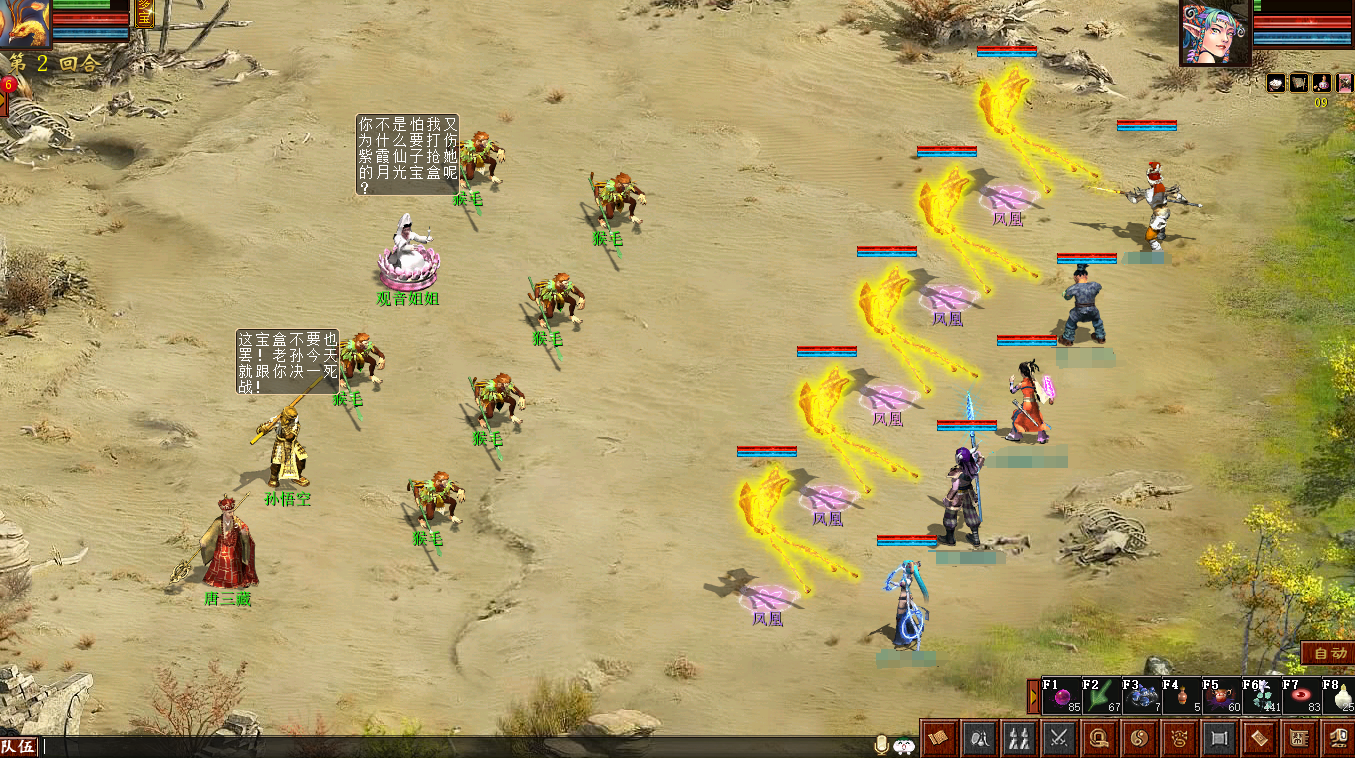Collapse the hotbar with the arrow tab

point(1033,697)
